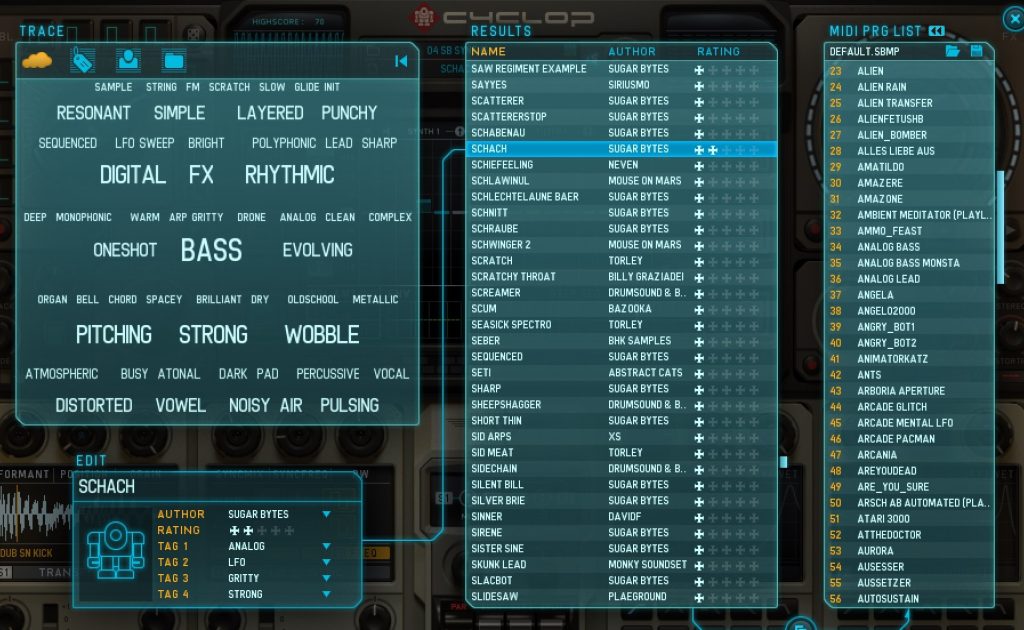Open the AUTHOR dropdown in the Edit panel
Screen dimensions: 1024x630
pos(326,514)
